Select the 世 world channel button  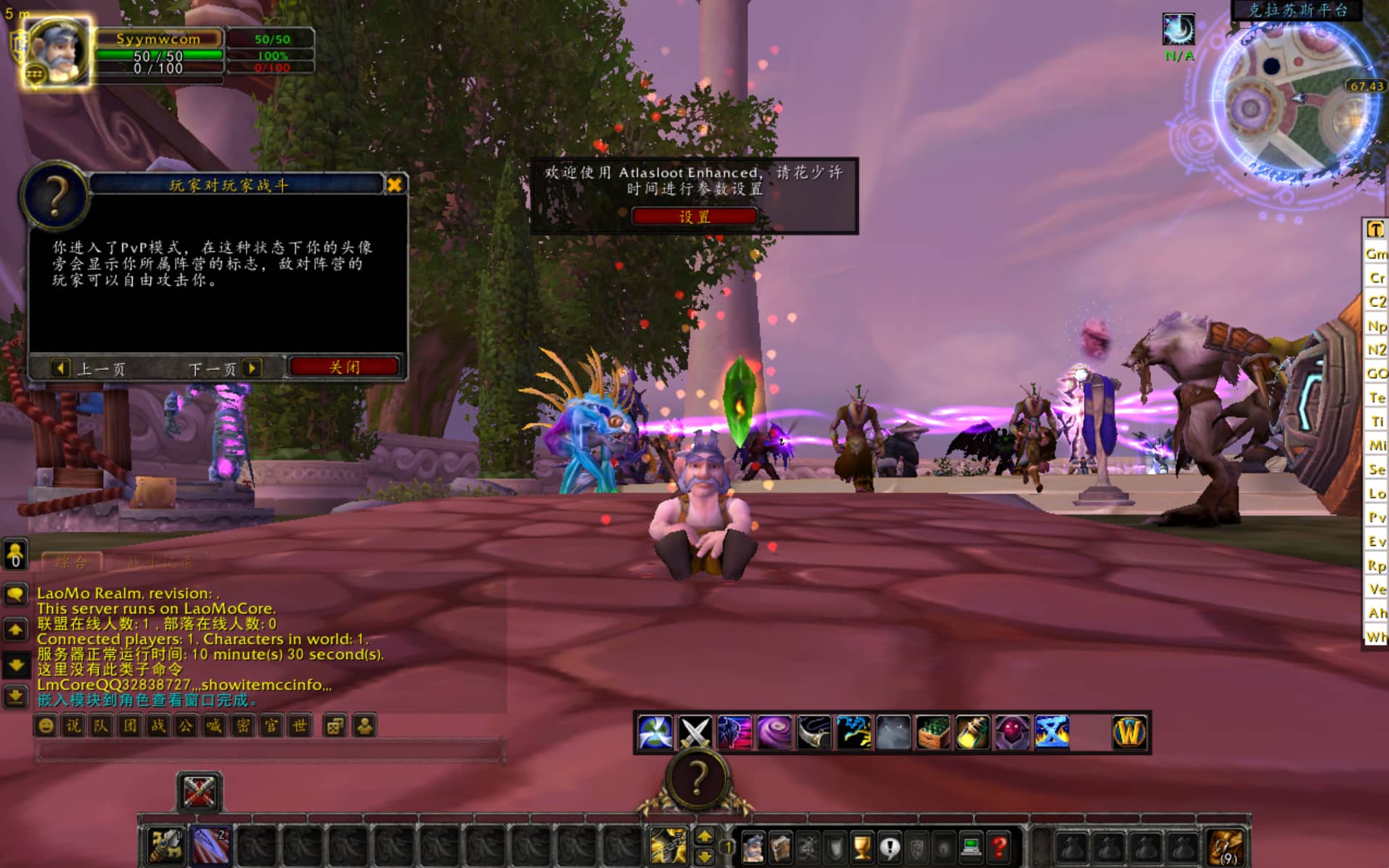(x=299, y=726)
